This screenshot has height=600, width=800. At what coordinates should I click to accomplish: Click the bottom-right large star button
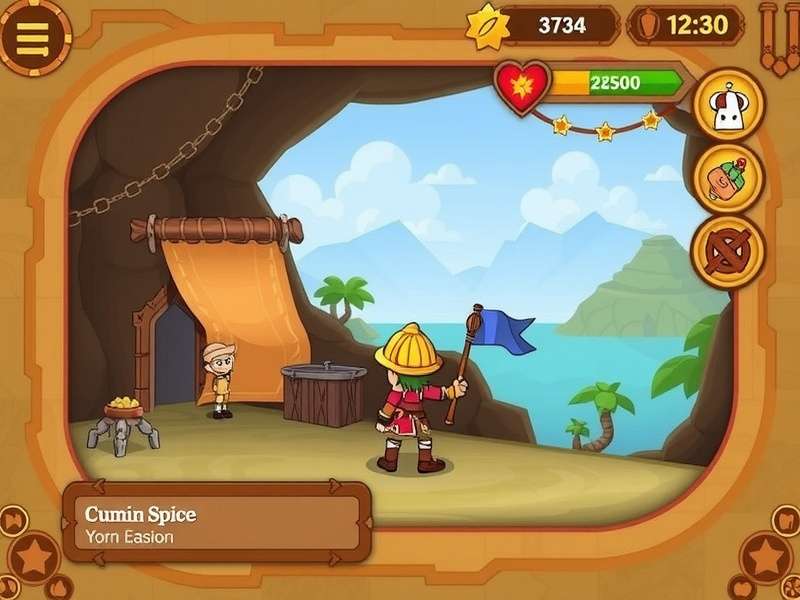[x=766, y=555]
